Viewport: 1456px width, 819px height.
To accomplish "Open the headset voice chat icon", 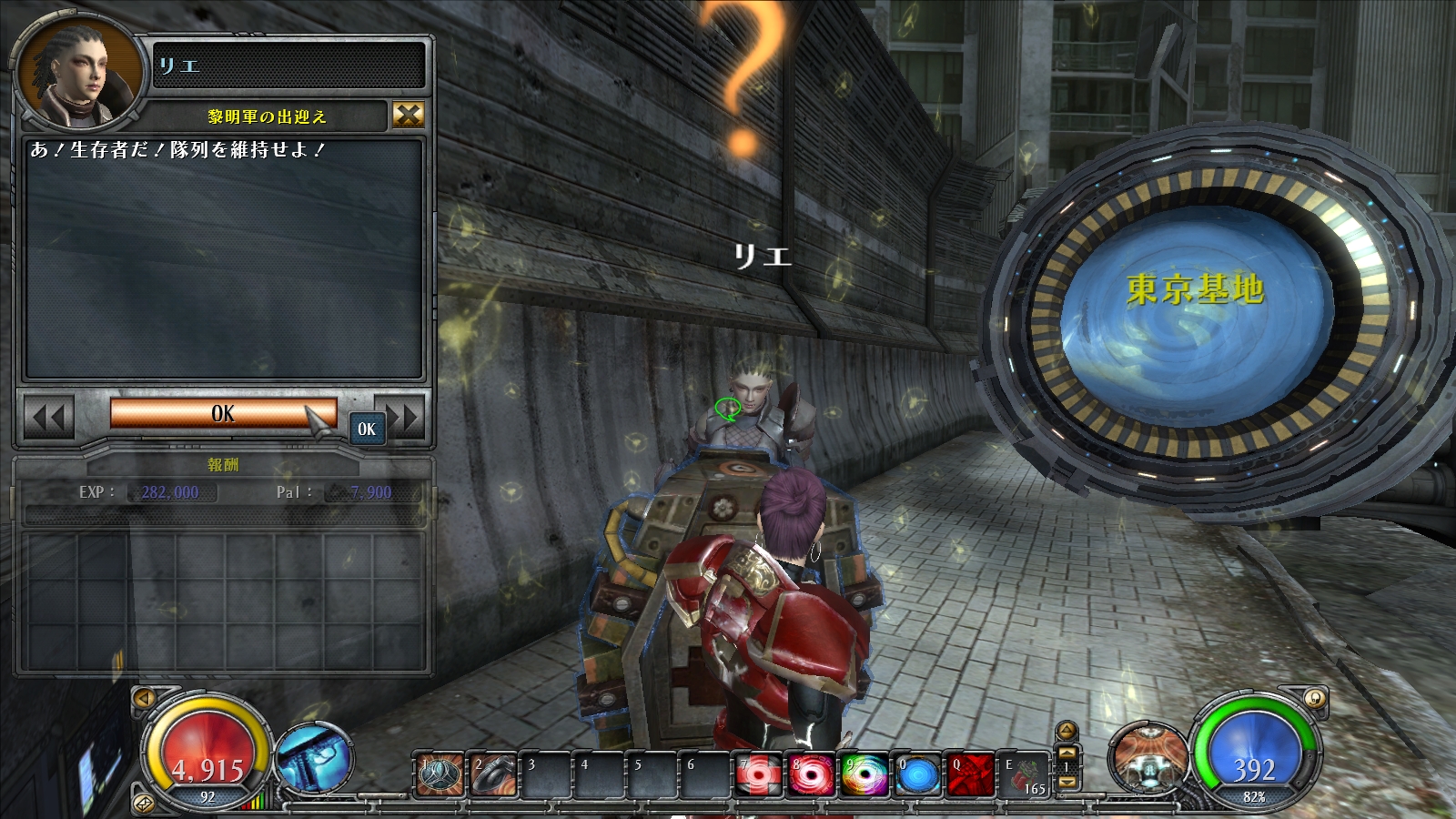I will 1313,698.
